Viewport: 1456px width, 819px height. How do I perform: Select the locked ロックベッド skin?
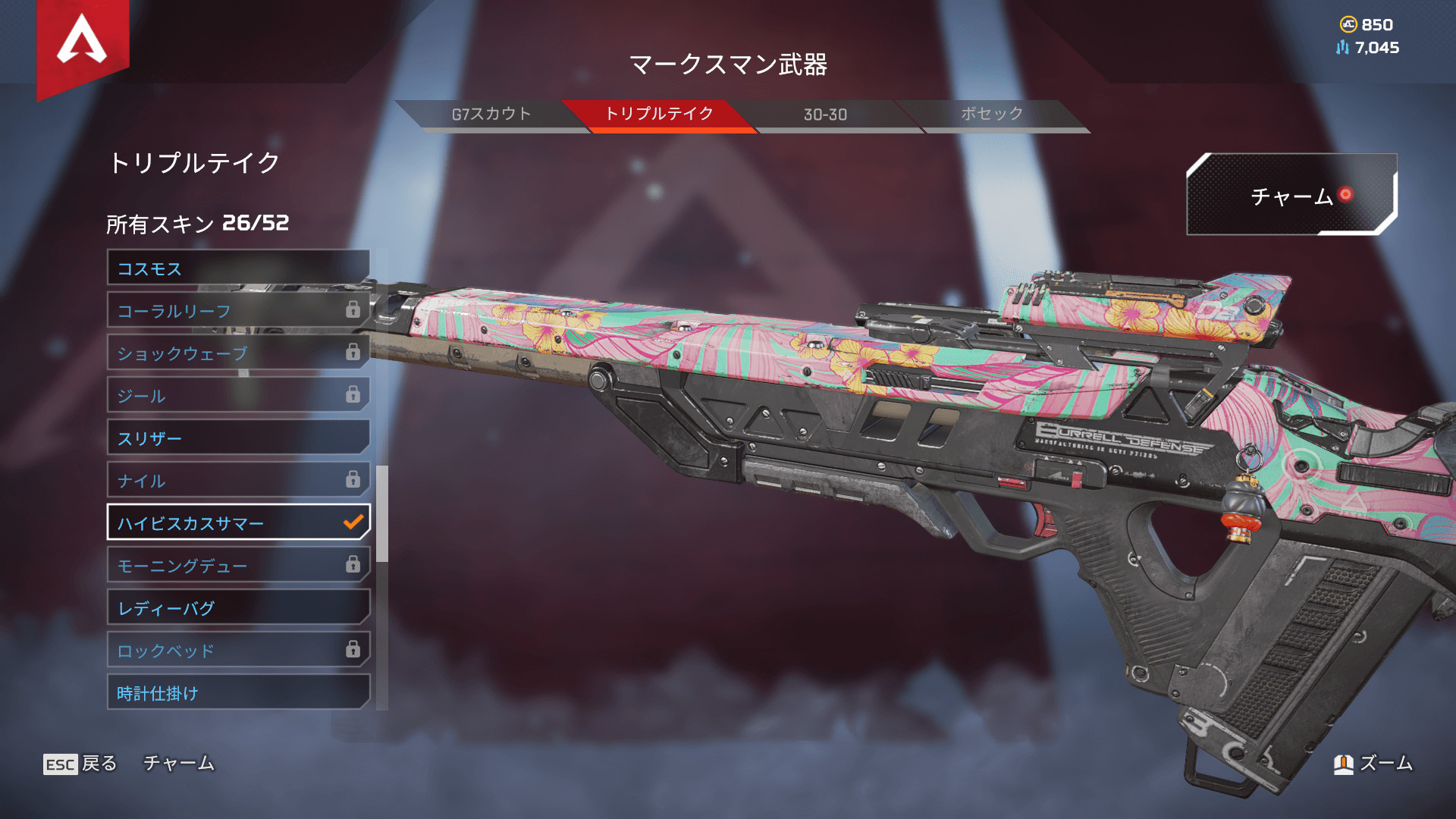(238, 651)
